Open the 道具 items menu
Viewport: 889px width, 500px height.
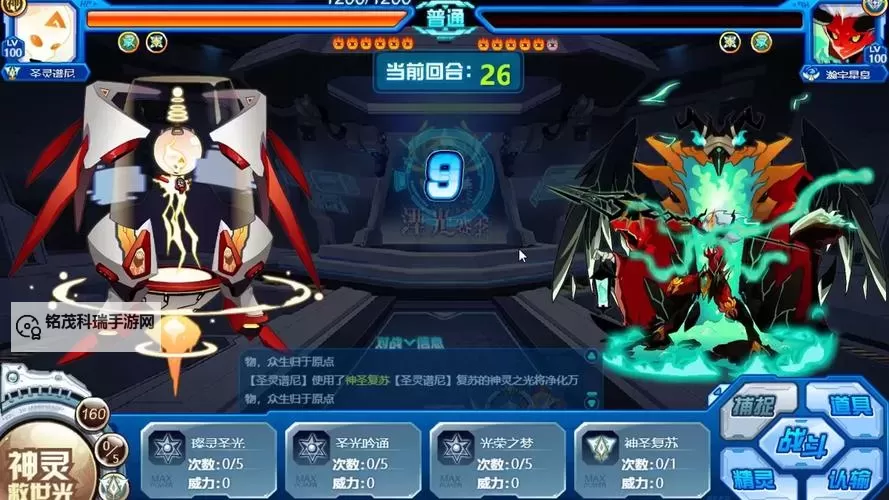851,406
